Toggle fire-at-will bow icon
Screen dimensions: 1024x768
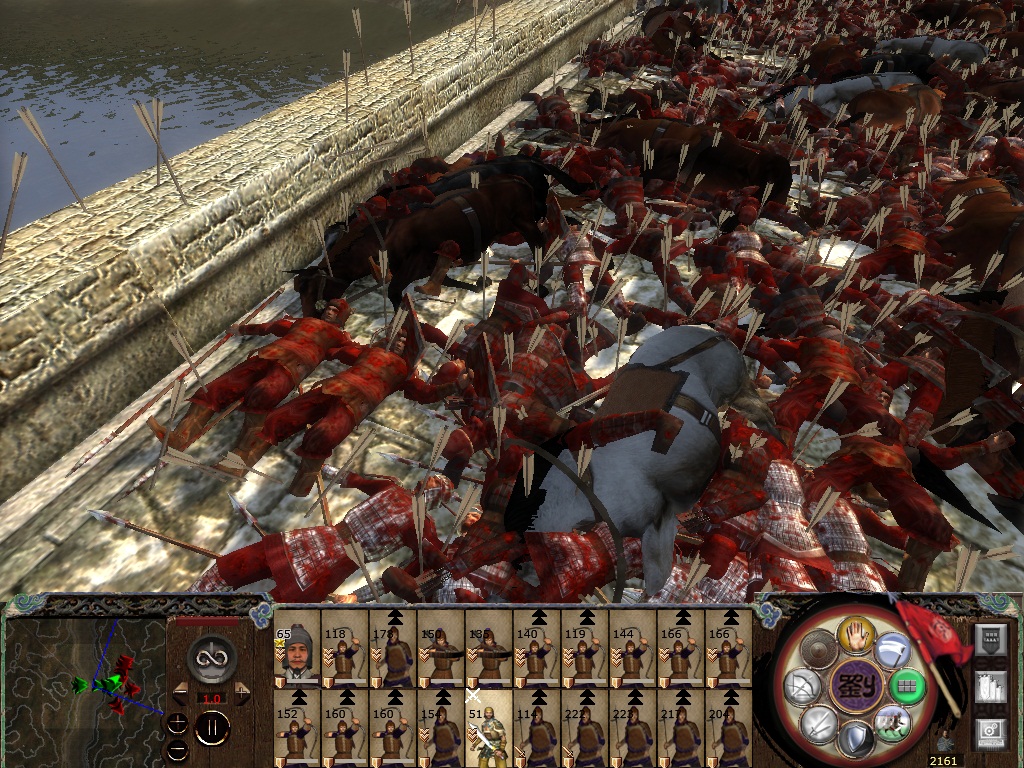802,687
